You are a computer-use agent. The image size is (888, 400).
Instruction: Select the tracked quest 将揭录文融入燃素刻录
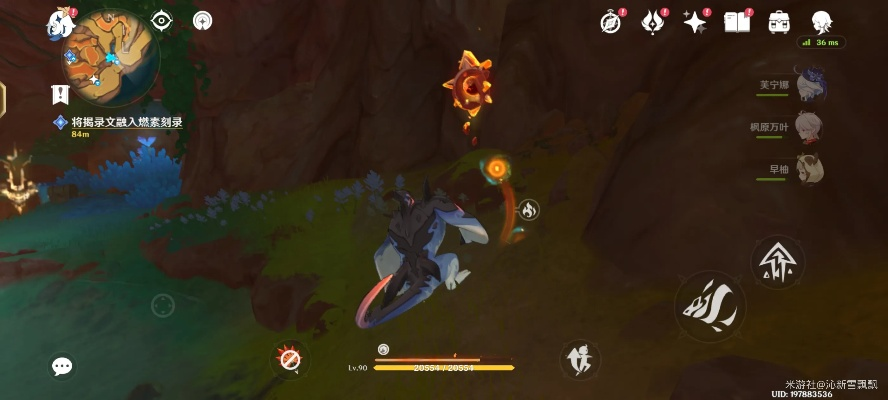125,122
